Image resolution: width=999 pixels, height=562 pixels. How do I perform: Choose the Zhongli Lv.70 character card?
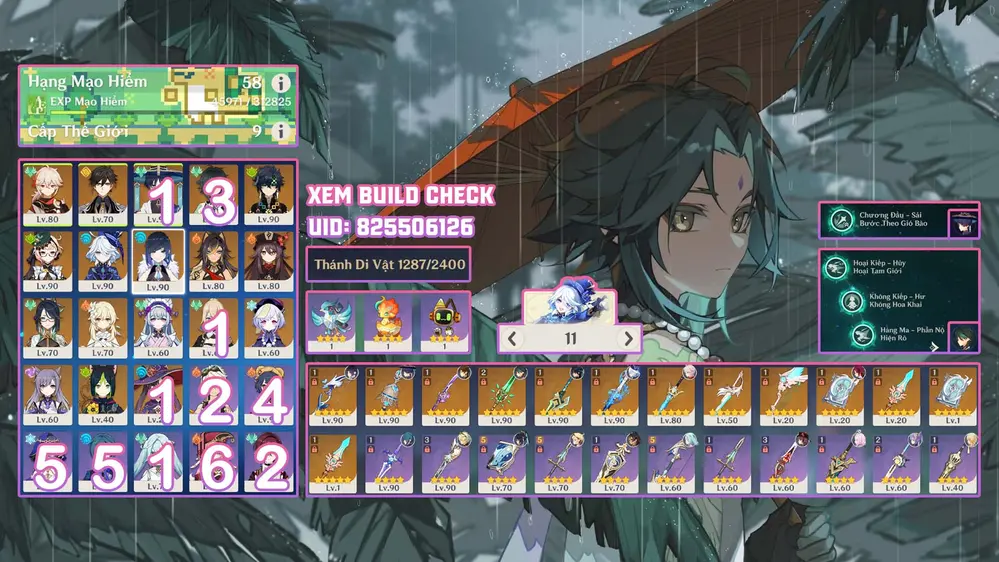pyautogui.click(x=103, y=194)
